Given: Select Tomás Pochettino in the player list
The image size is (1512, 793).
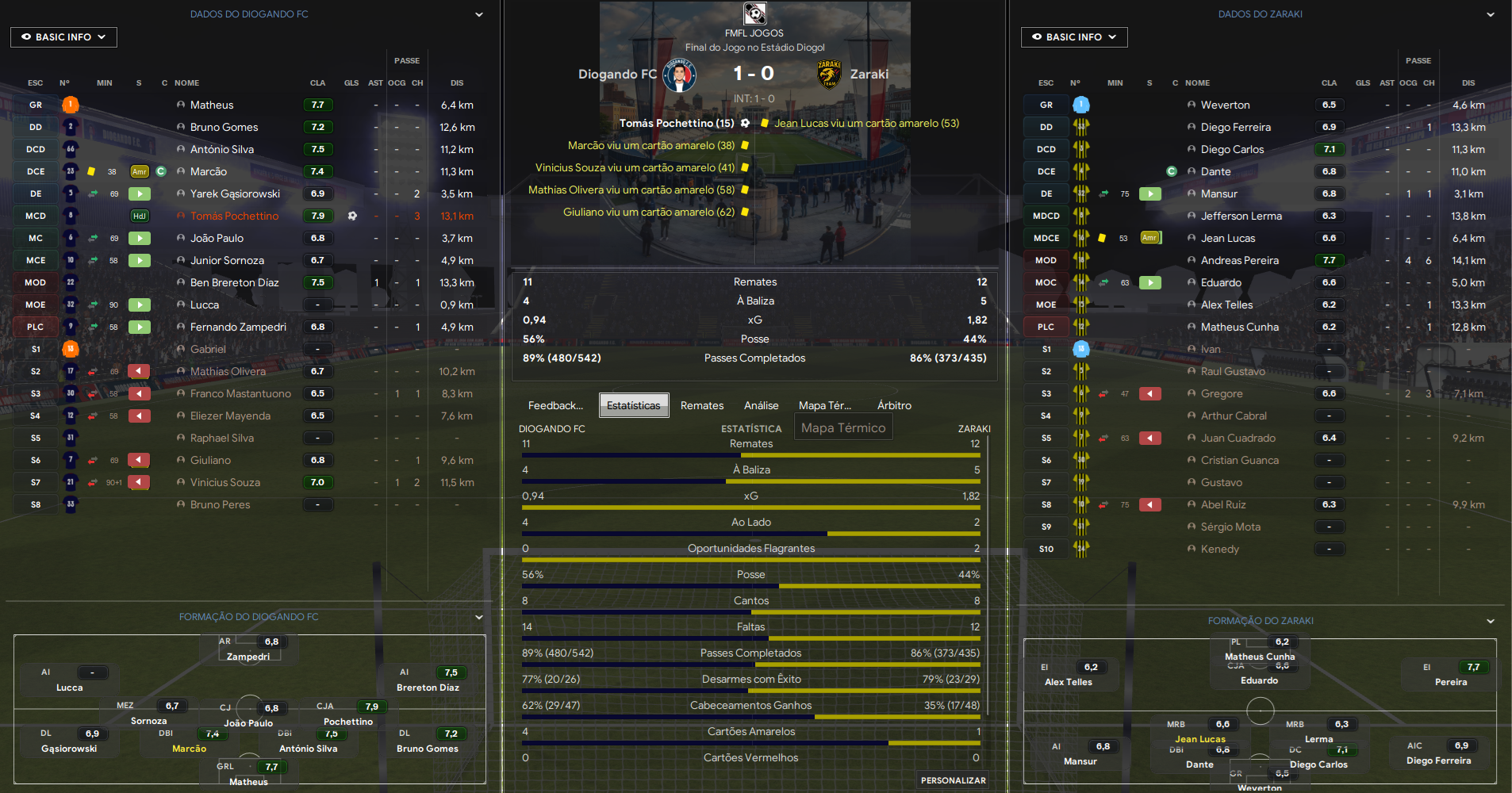Looking at the screenshot, I should pyautogui.click(x=234, y=216).
